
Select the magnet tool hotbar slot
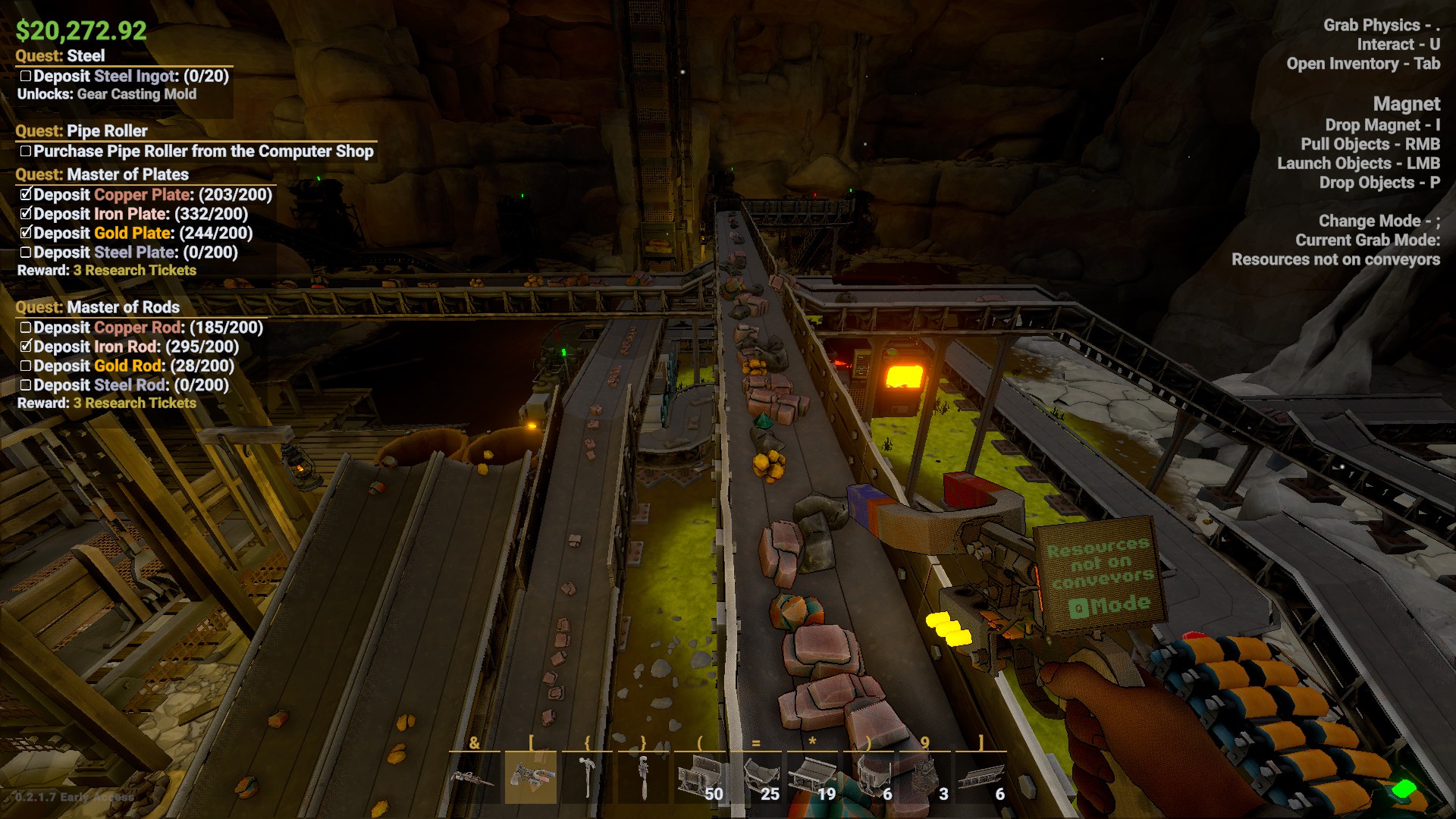[x=531, y=777]
